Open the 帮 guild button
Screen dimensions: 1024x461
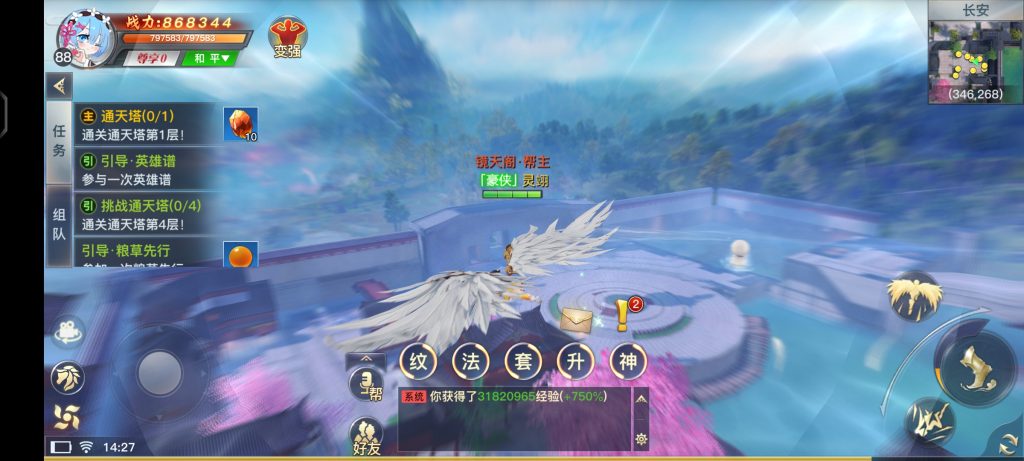pyautogui.click(x=366, y=384)
